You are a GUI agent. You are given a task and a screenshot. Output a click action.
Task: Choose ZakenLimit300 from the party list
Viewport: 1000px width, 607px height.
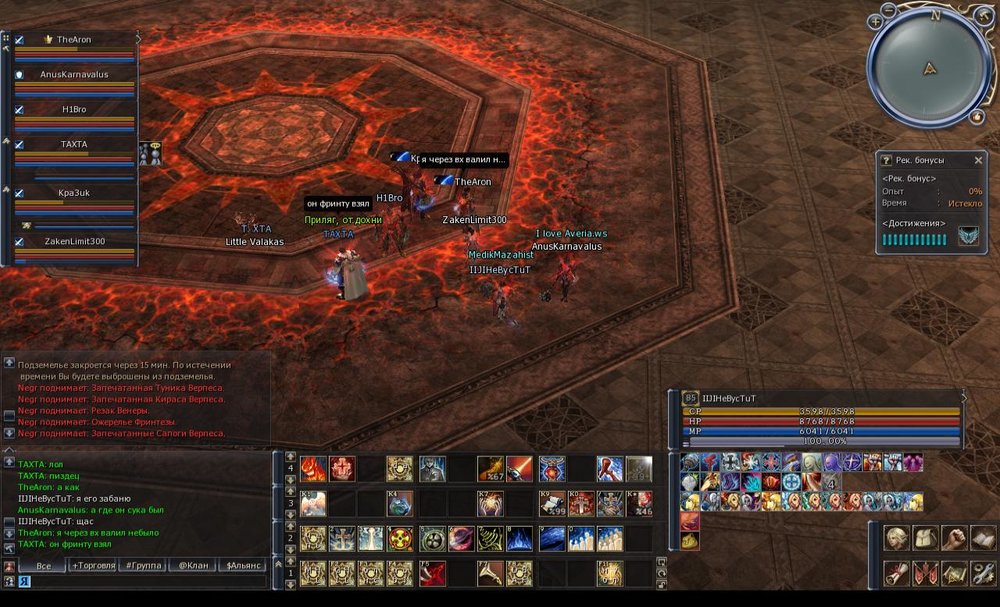pos(74,241)
